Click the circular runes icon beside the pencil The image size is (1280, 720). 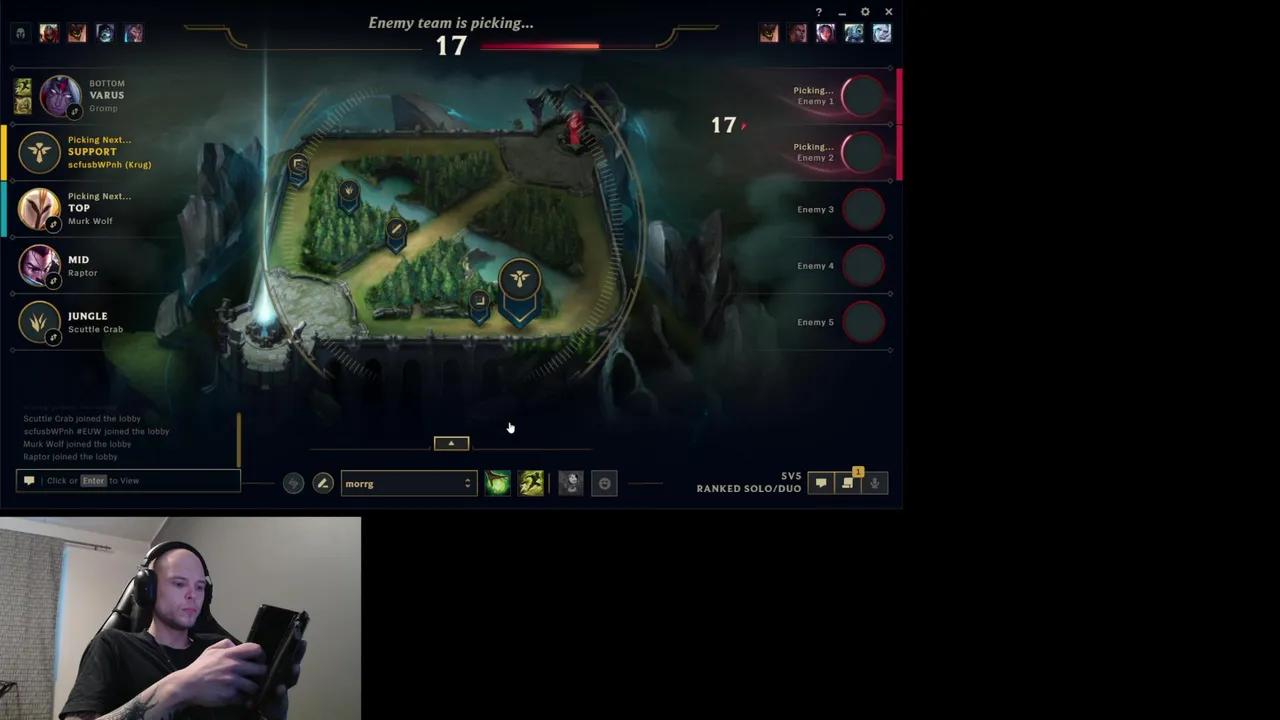pos(292,483)
